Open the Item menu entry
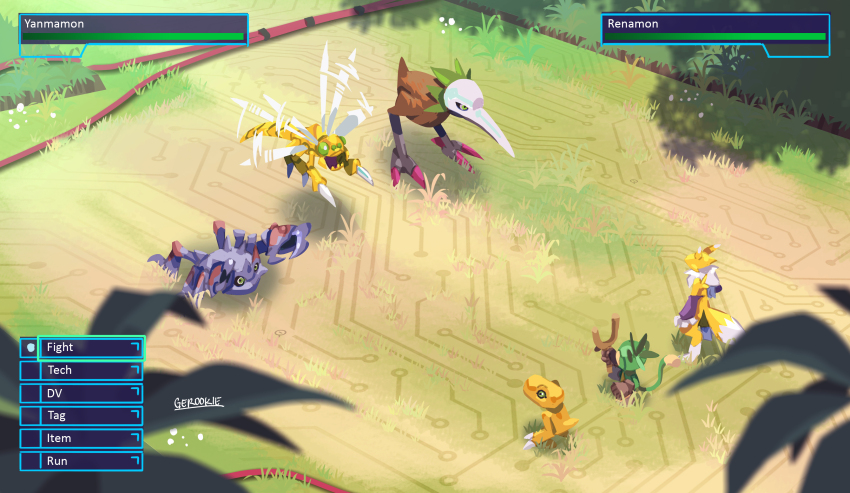 click(x=90, y=438)
